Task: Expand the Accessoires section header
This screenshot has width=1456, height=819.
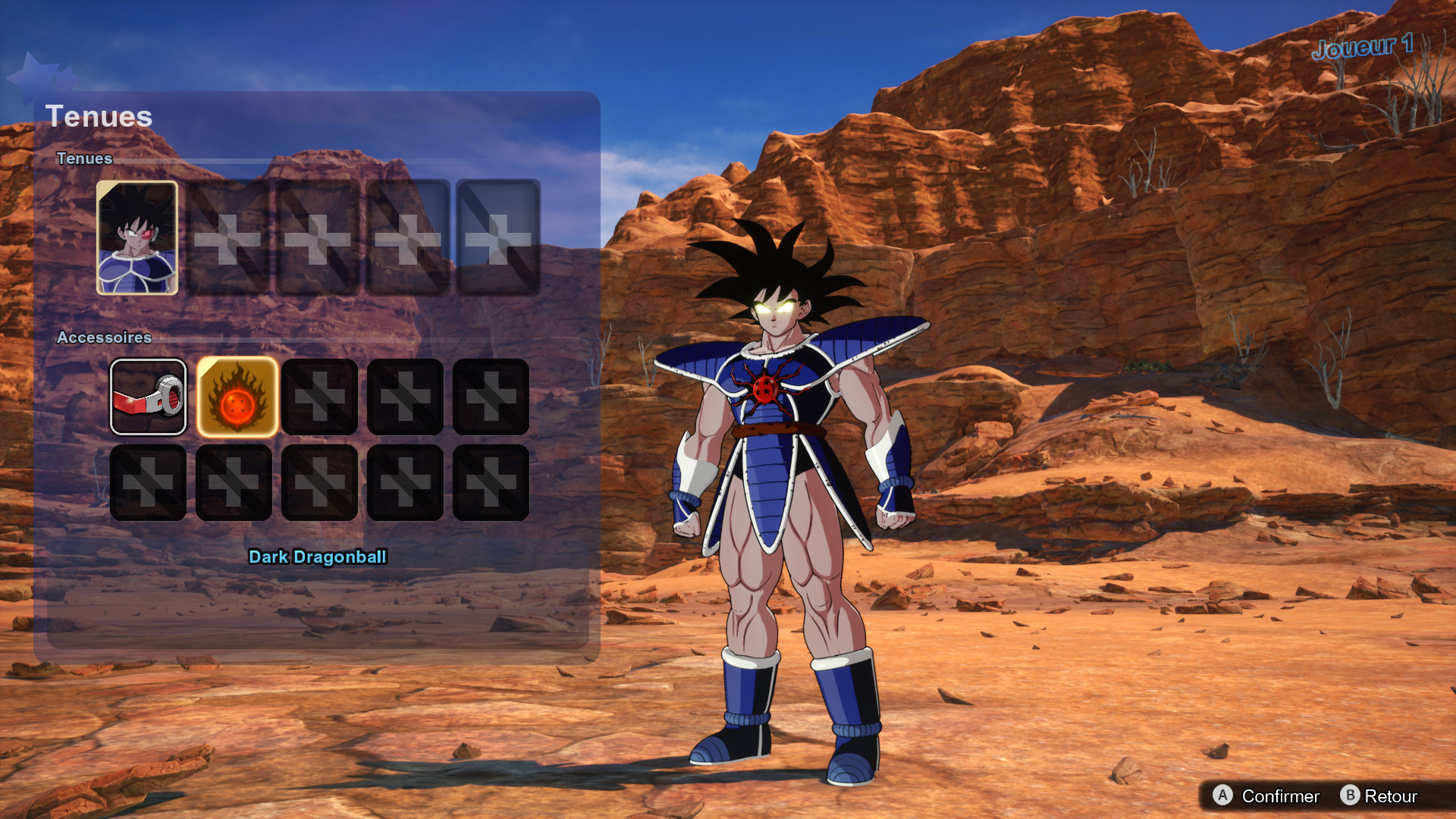Action: (x=105, y=338)
